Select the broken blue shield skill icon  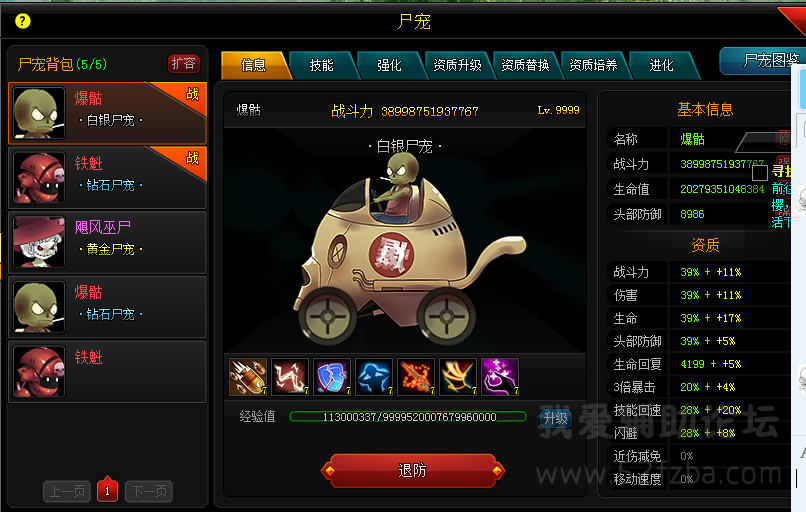331,377
